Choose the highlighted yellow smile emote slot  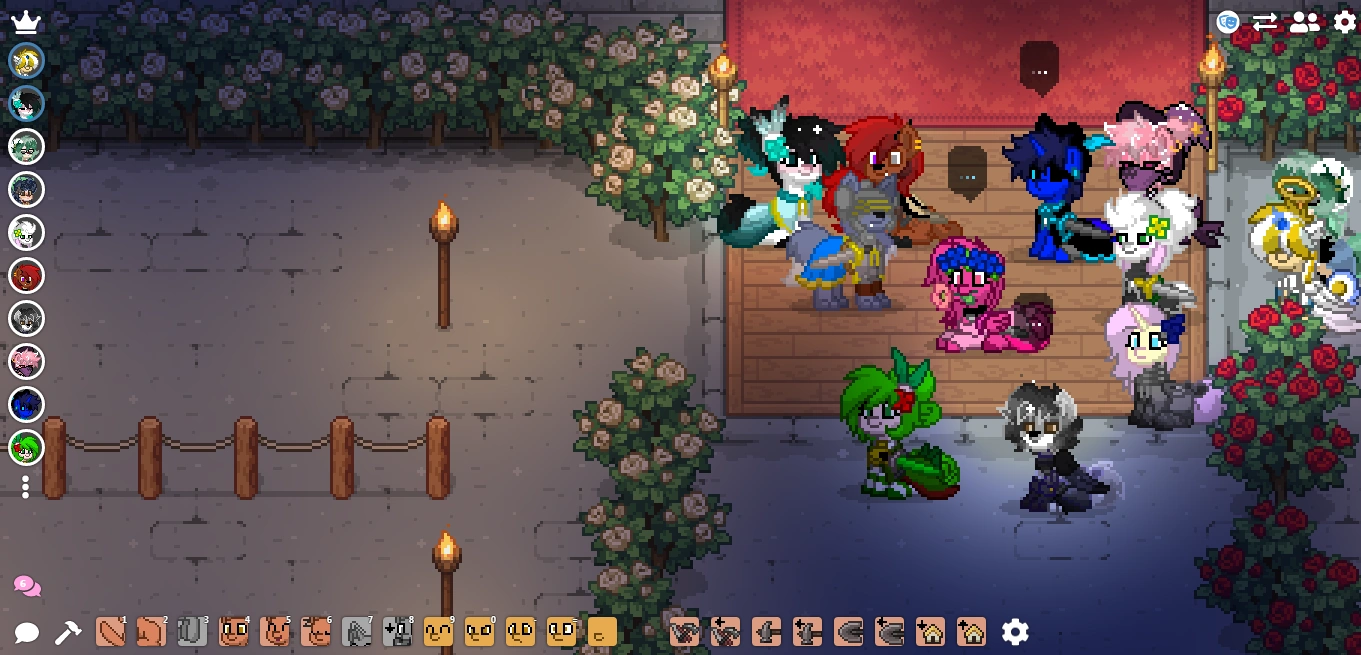601,632
